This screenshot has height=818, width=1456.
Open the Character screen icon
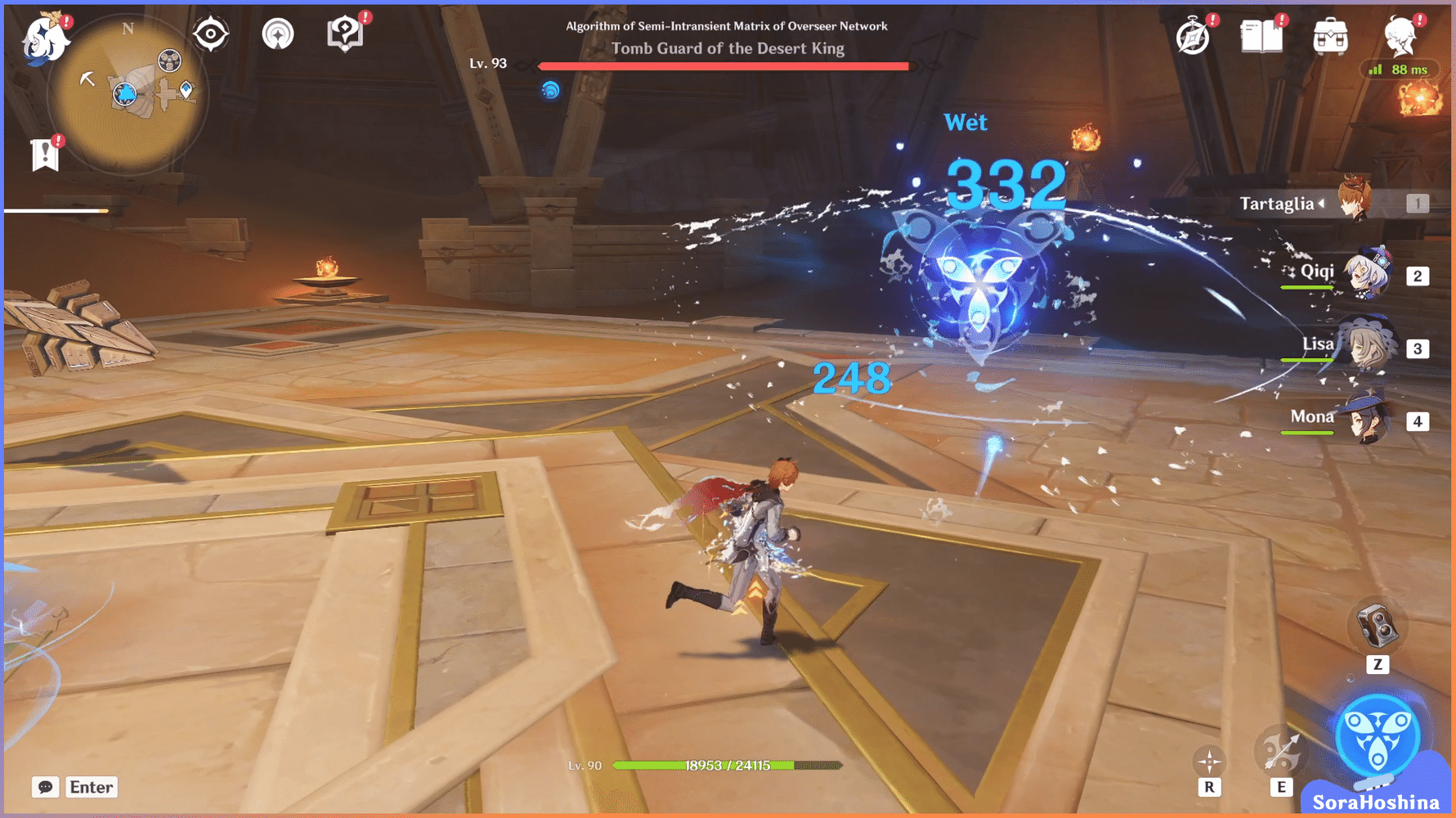pos(1401,36)
